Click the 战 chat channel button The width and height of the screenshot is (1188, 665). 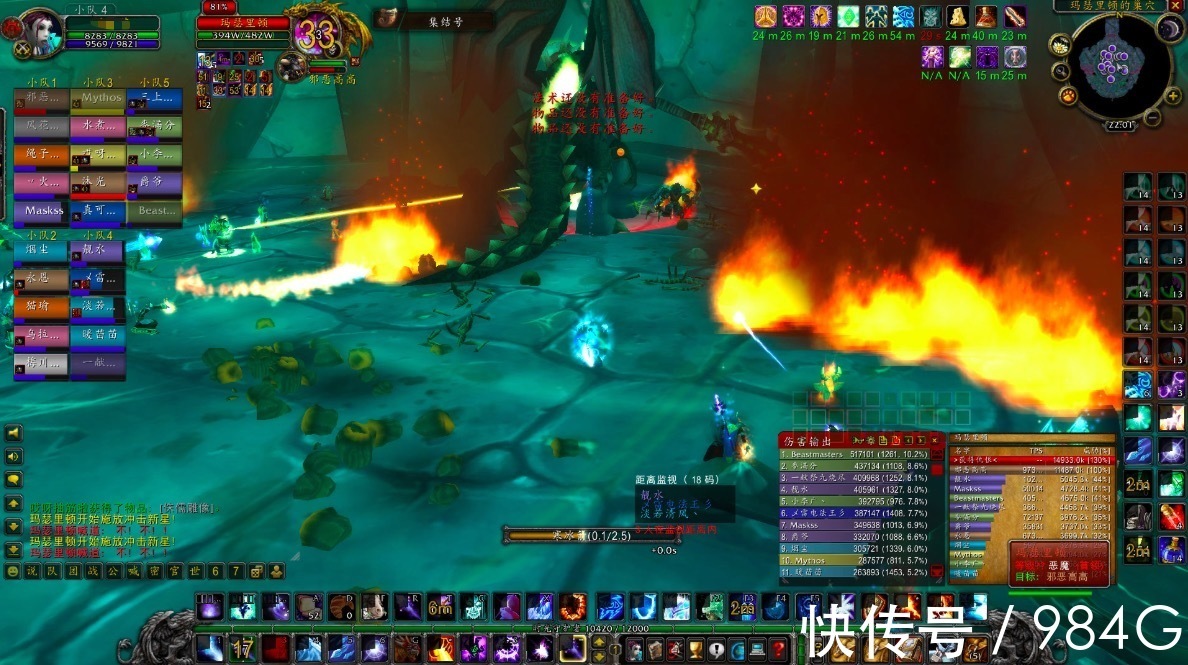point(92,571)
